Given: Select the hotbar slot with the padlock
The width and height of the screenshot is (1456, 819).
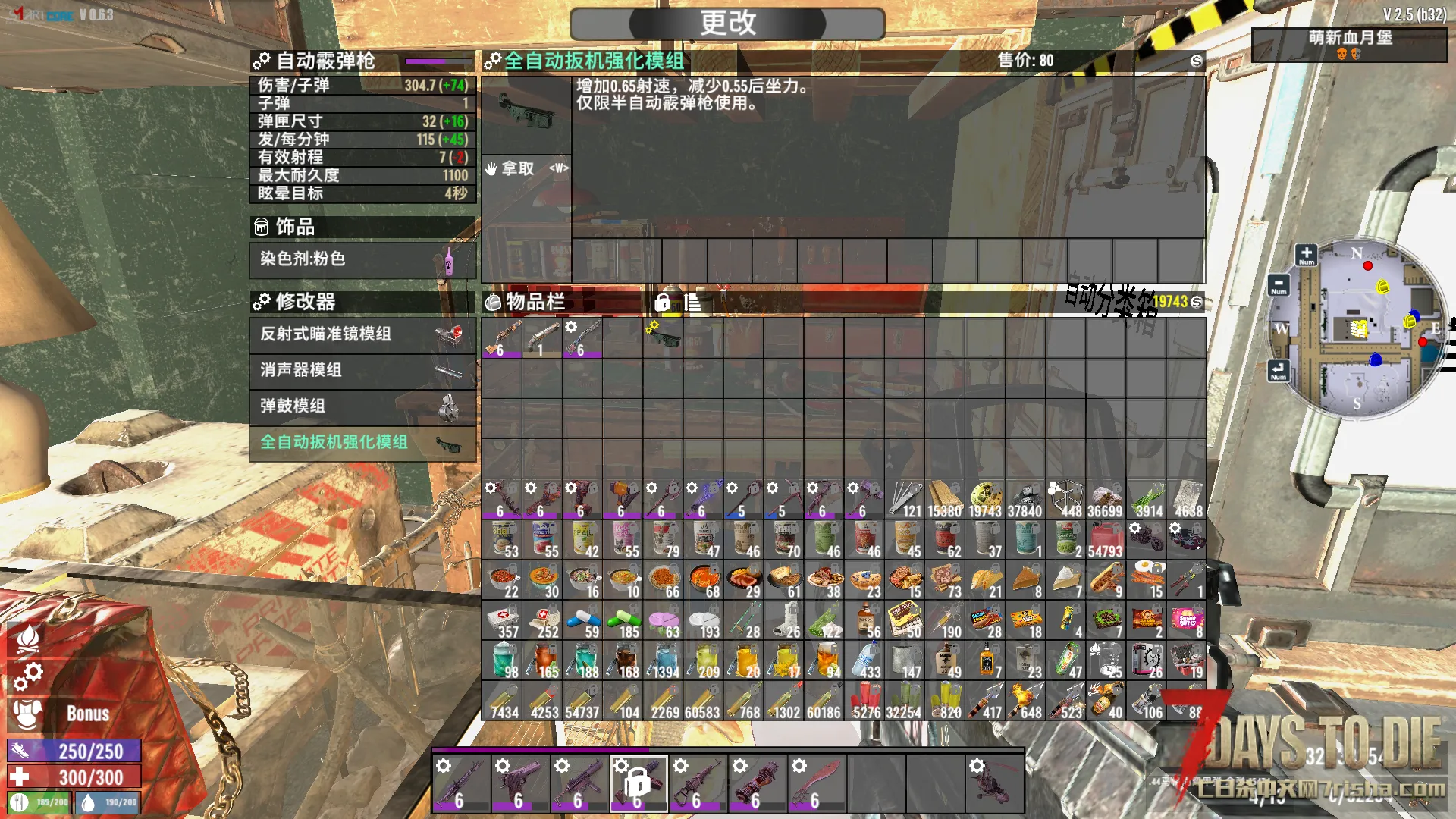Looking at the screenshot, I should (x=639, y=784).
